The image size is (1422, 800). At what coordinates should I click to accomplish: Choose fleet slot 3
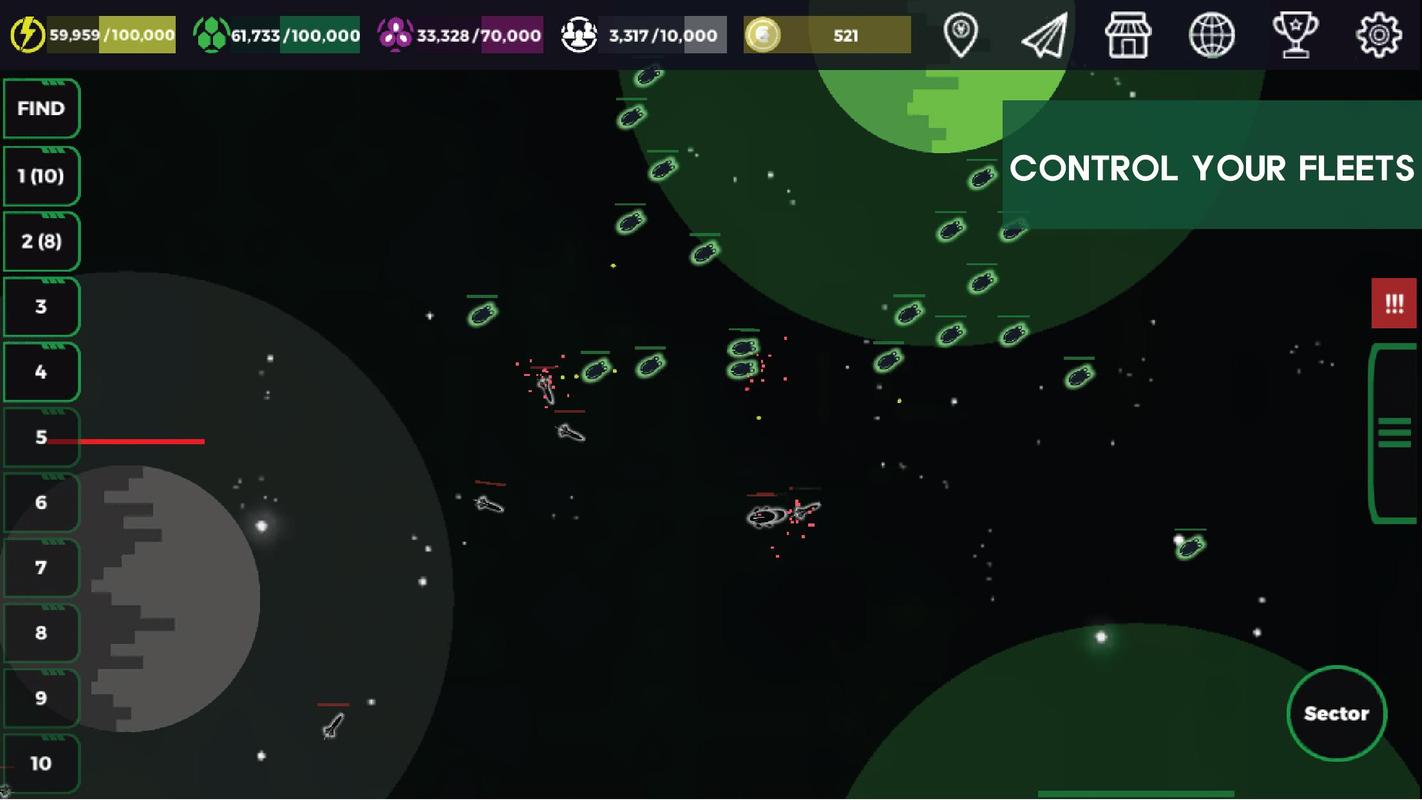tap(41, 307)
